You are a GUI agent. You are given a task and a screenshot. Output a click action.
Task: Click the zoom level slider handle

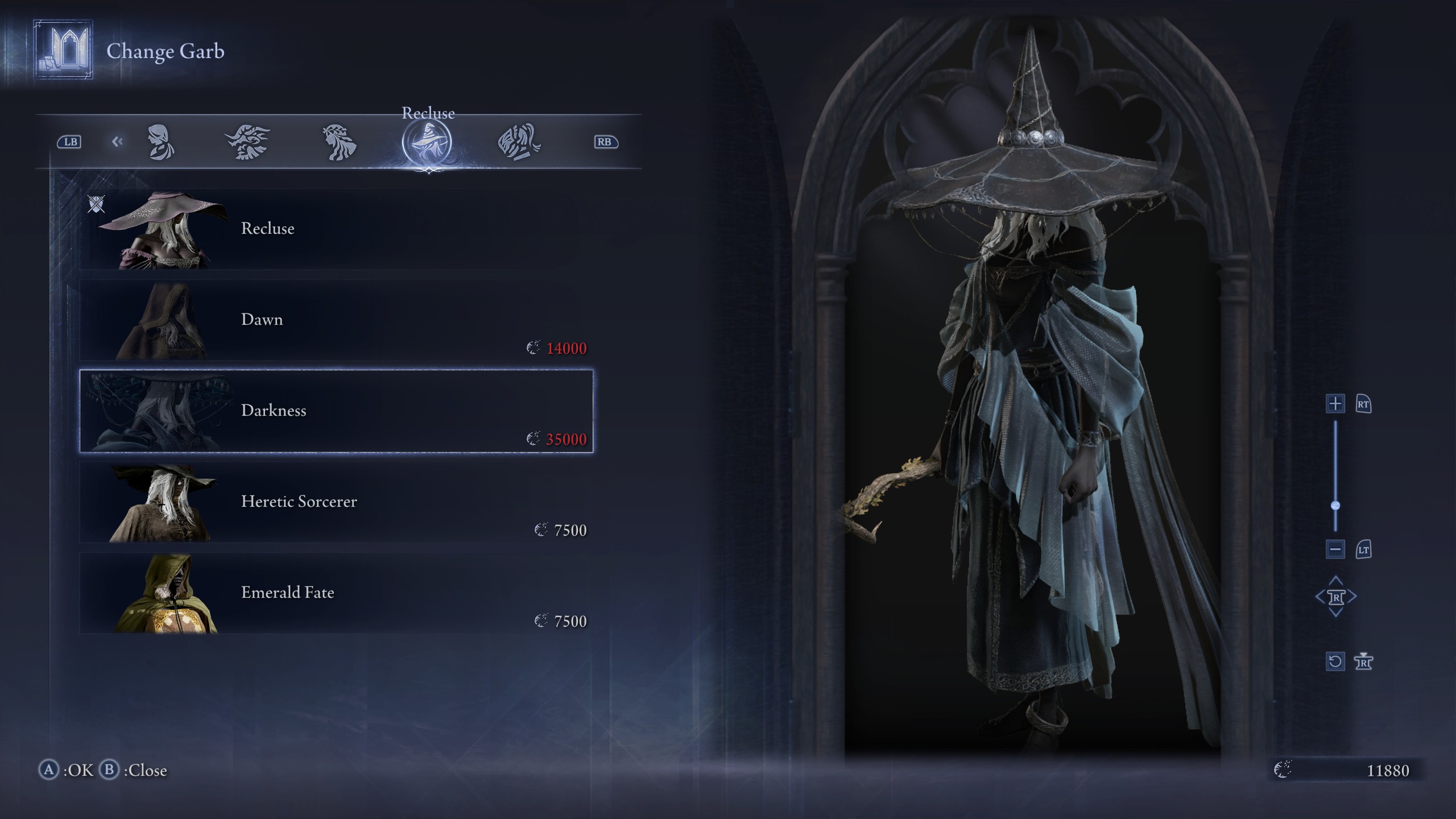pyautogui.click(x=1335, y=503)
